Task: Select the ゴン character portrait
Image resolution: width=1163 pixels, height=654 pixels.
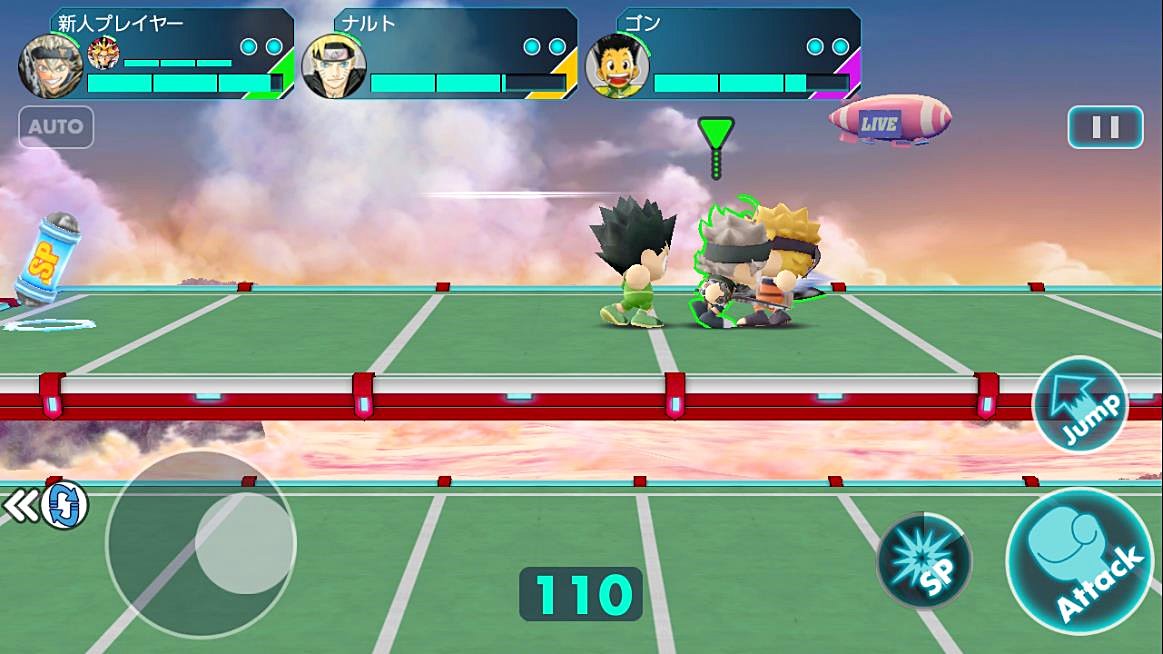Action: 617,66
